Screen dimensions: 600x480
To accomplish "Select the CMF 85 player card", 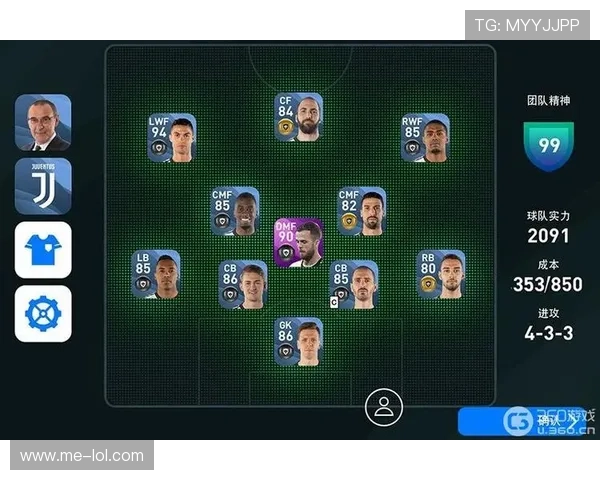I will coord(235,211).
